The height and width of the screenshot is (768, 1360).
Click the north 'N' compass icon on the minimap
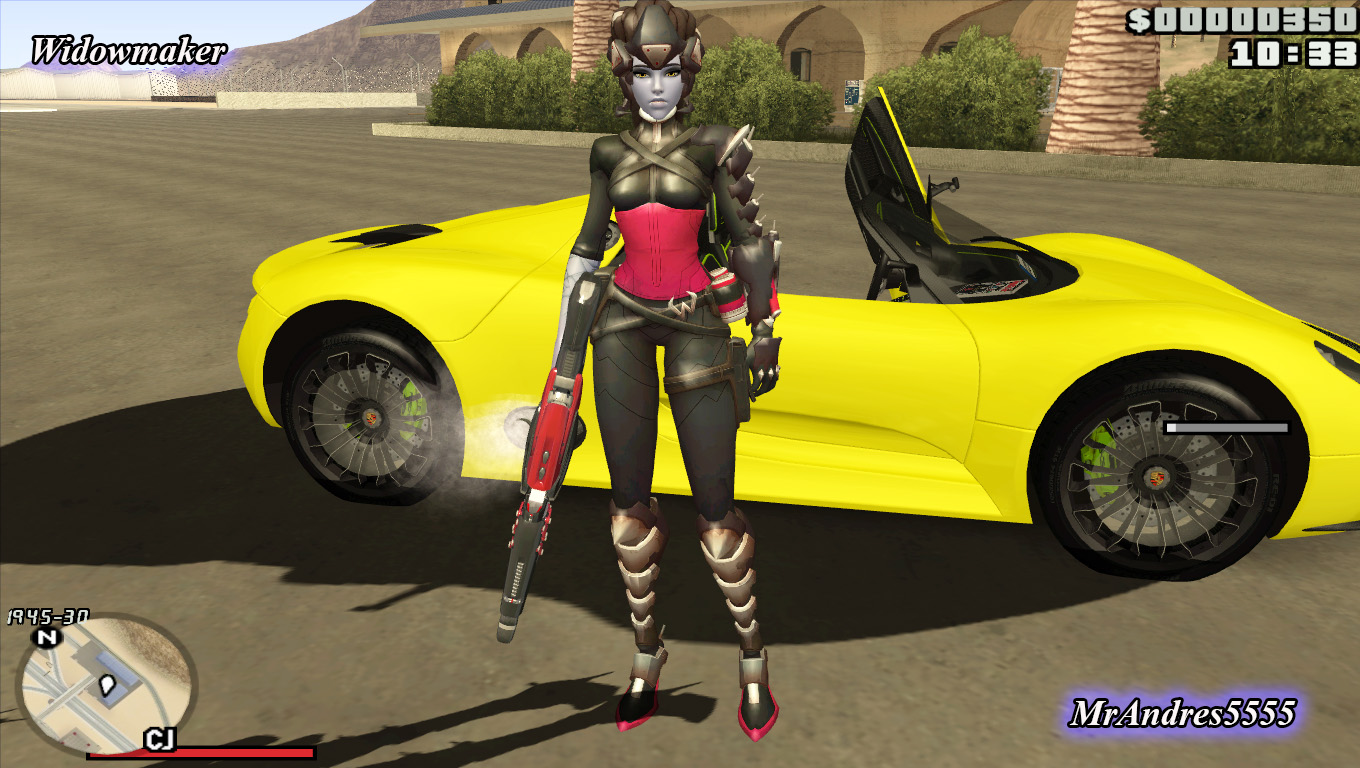[x=46, y=637]
